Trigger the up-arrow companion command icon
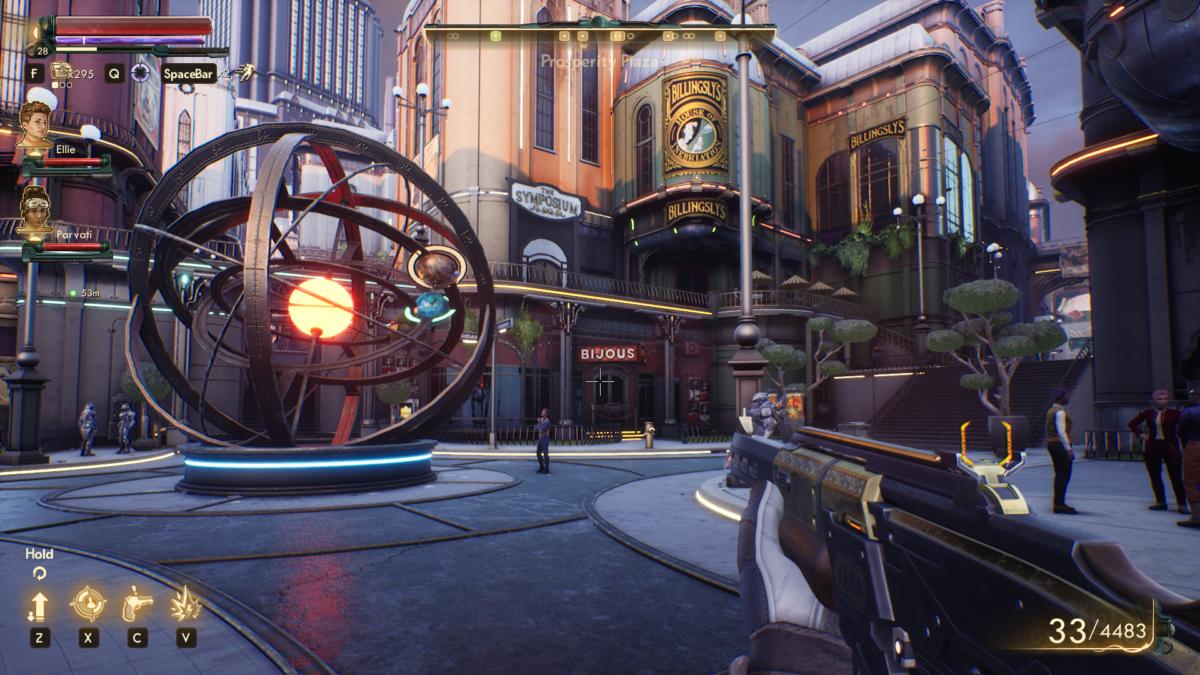1200x675 pixels. click(x=39, y=605)
